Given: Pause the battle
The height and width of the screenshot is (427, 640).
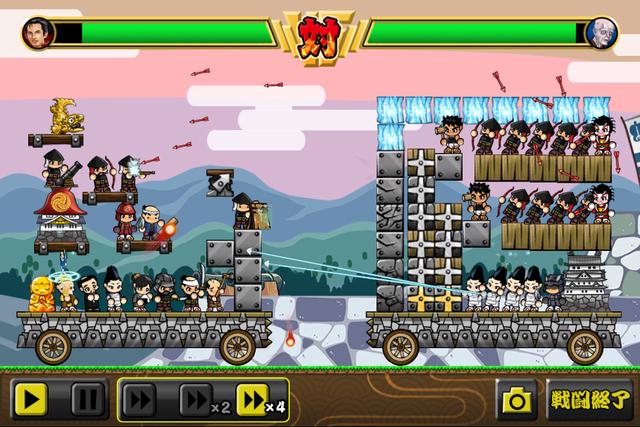Looking at the screenshot, I should coord(88,401).
